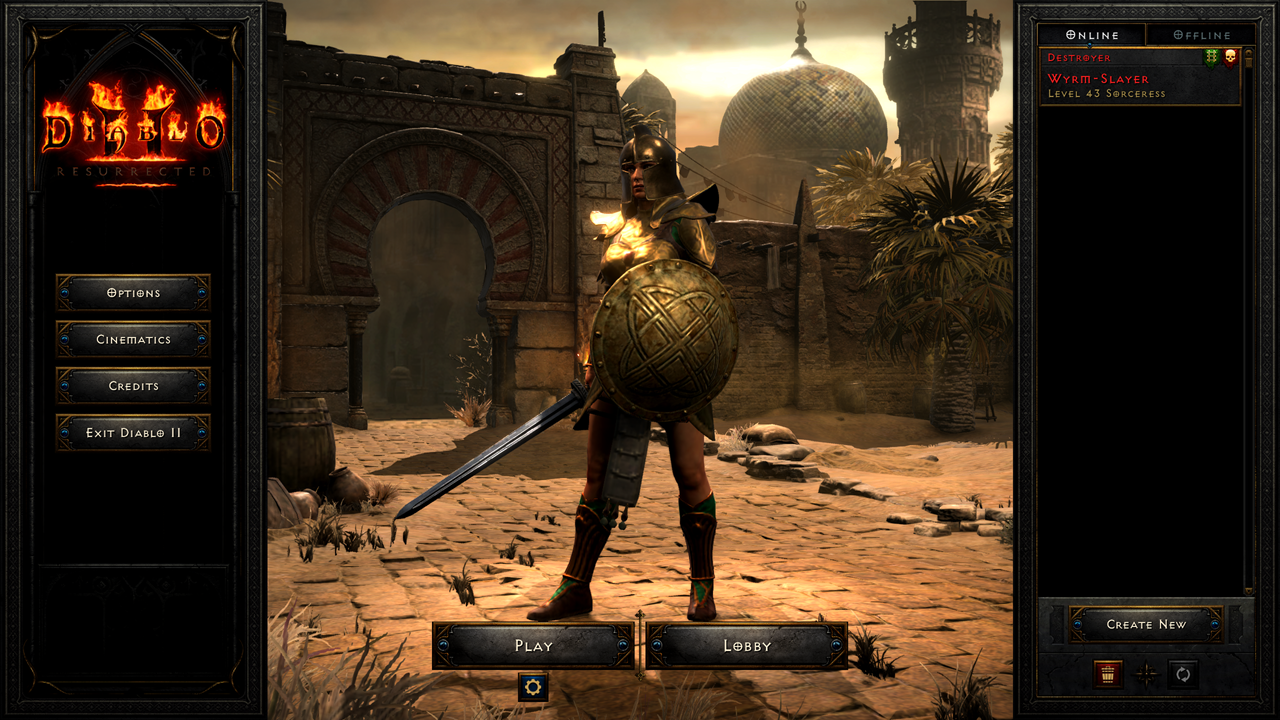1280x720 pixels.
Task: View the Credits
Action: click(132, 387)
